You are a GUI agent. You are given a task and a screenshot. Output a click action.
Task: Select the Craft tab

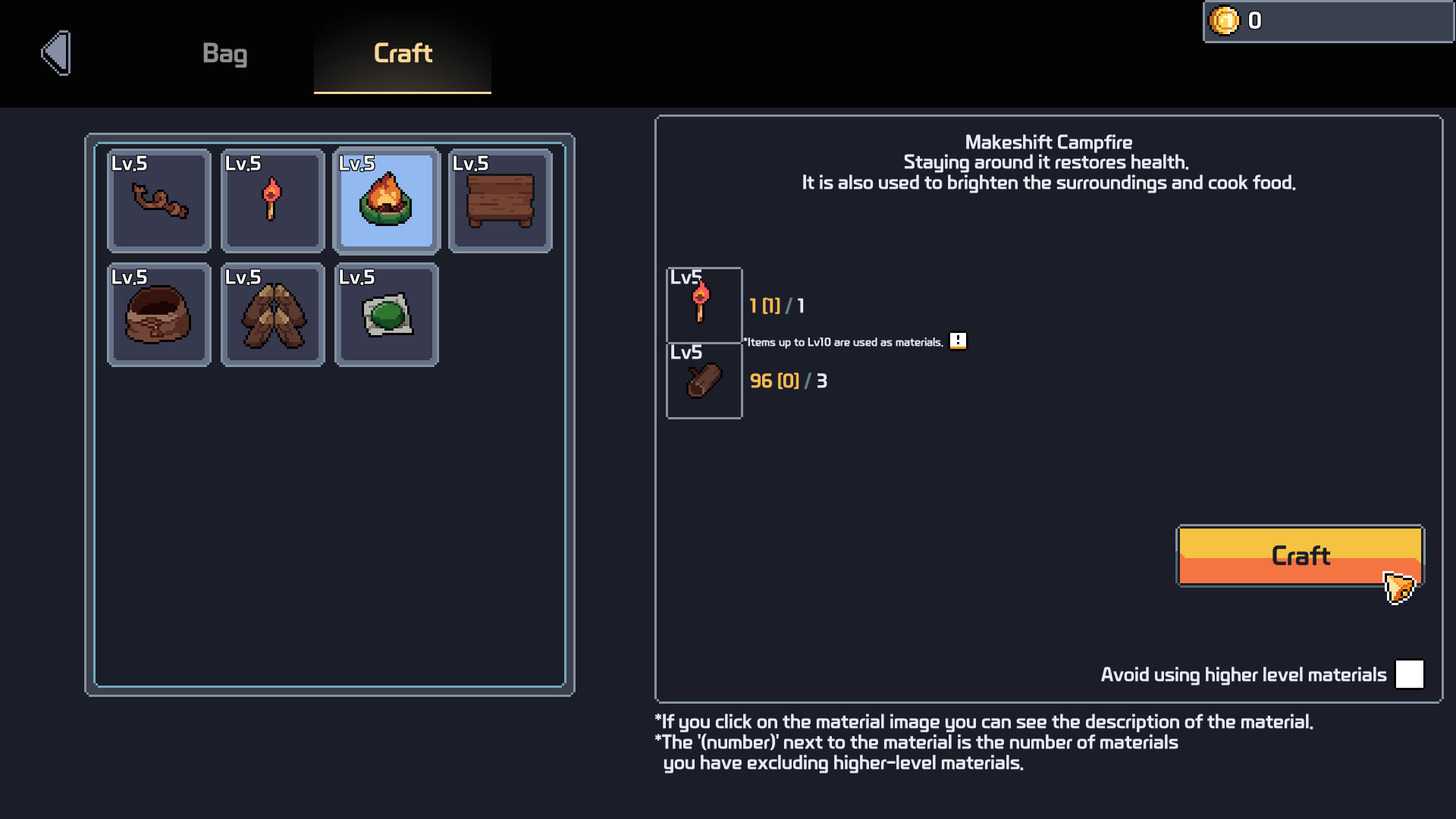pyautogui.click(x=402, y=54)
